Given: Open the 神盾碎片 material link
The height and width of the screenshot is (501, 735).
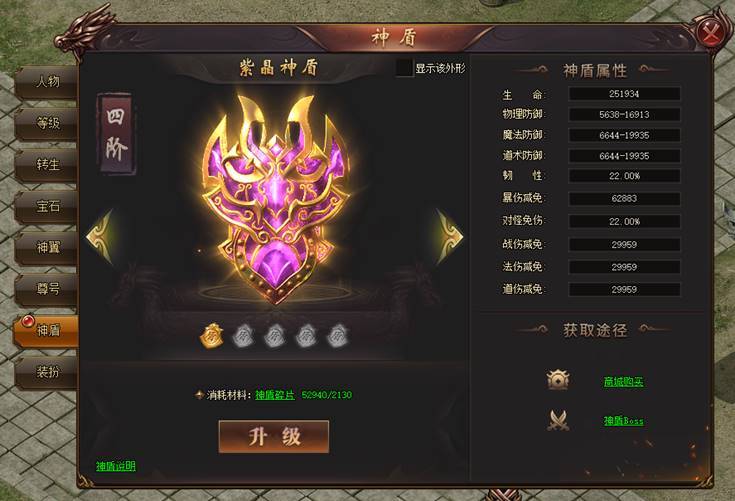Looking at the screenshot, I should (x=275, y=395).
